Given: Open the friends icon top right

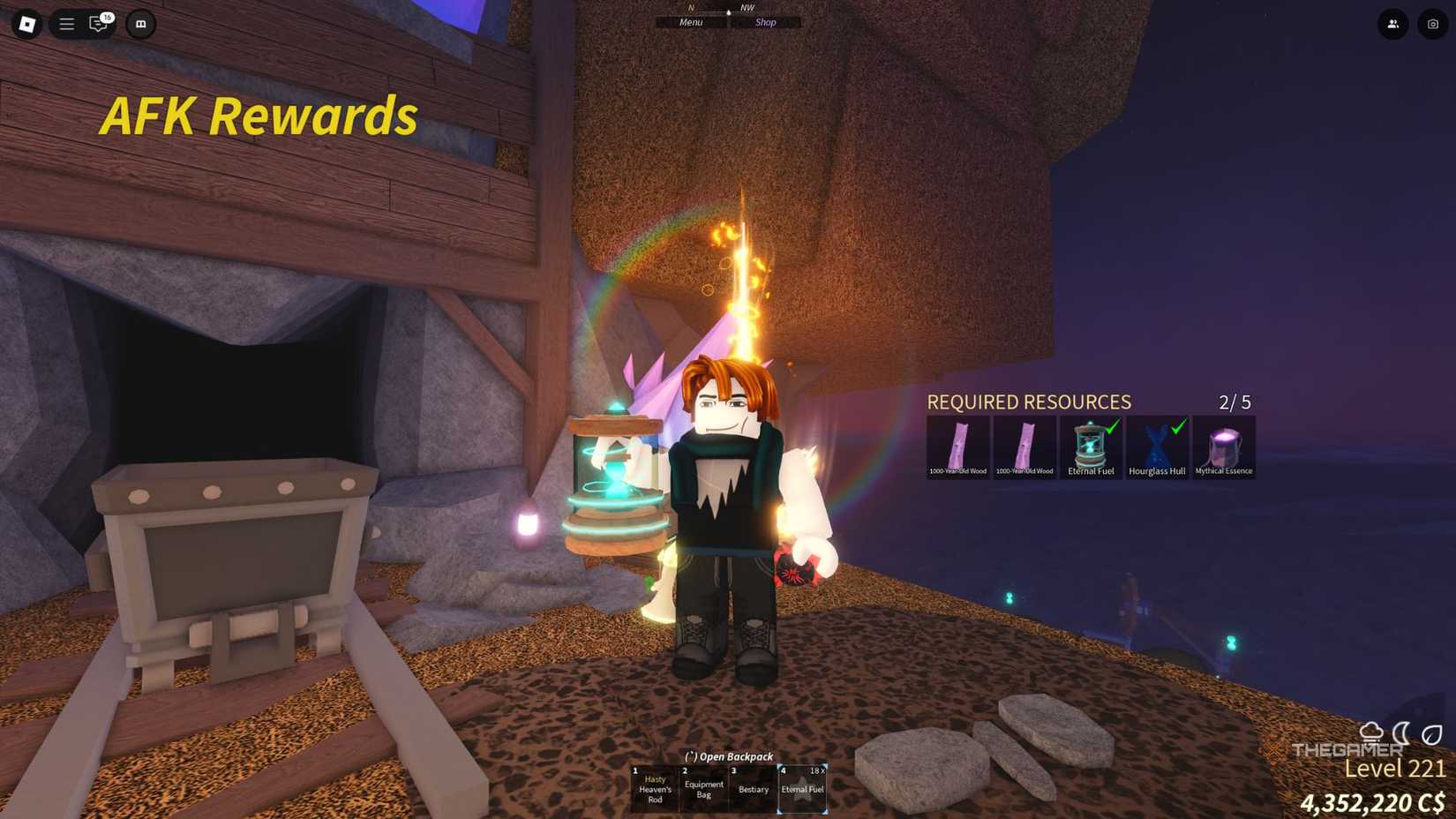Looking at the screenshot, I should (x=1392, y=25).
